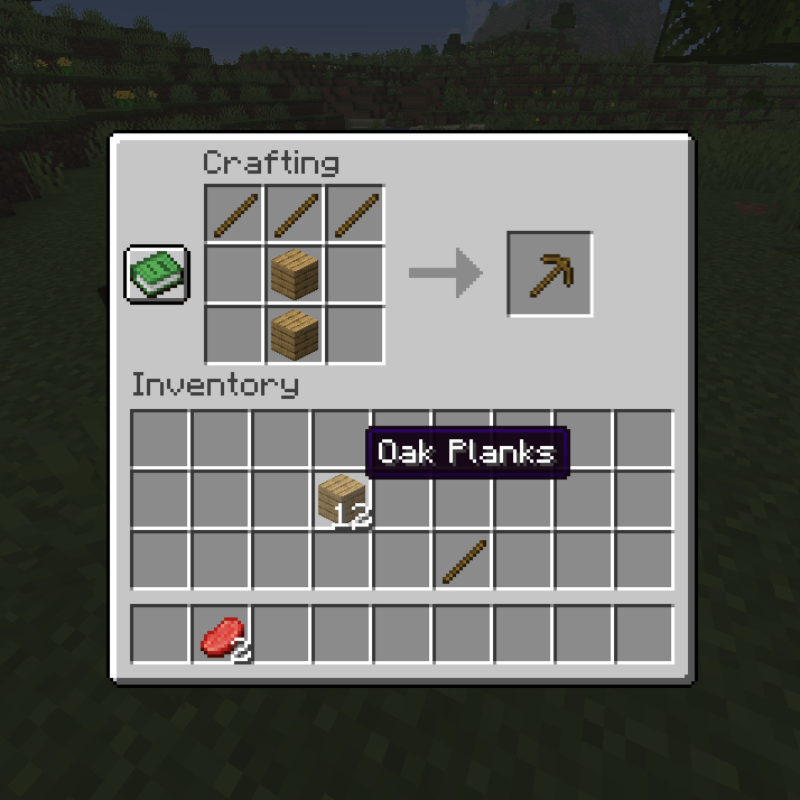The height and width of the screenshot is (800, 800).
Task: Grab the oak planks below the grid's center
Action: (x=295, y=334)
